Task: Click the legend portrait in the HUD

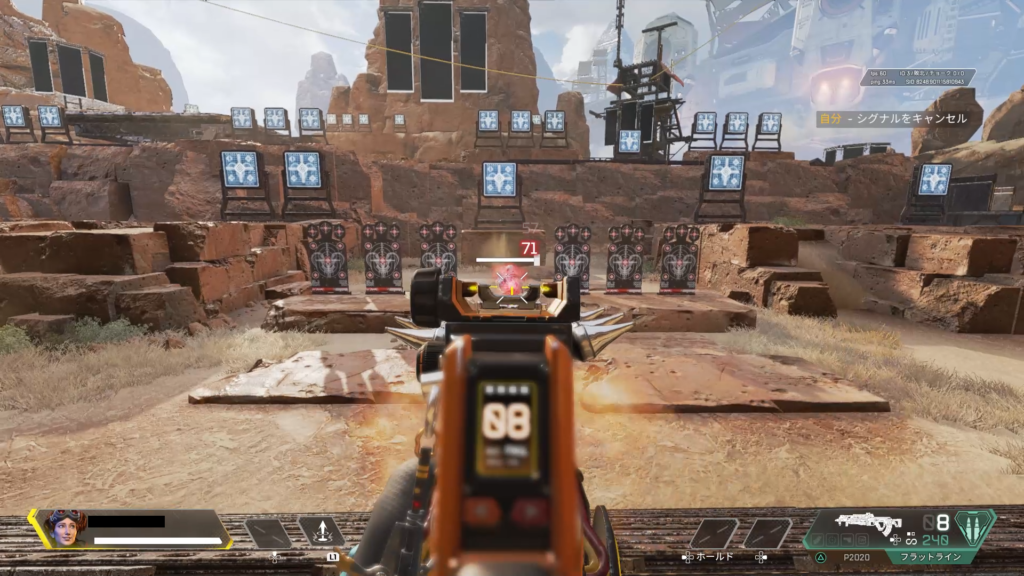Action: pos(65,527)
